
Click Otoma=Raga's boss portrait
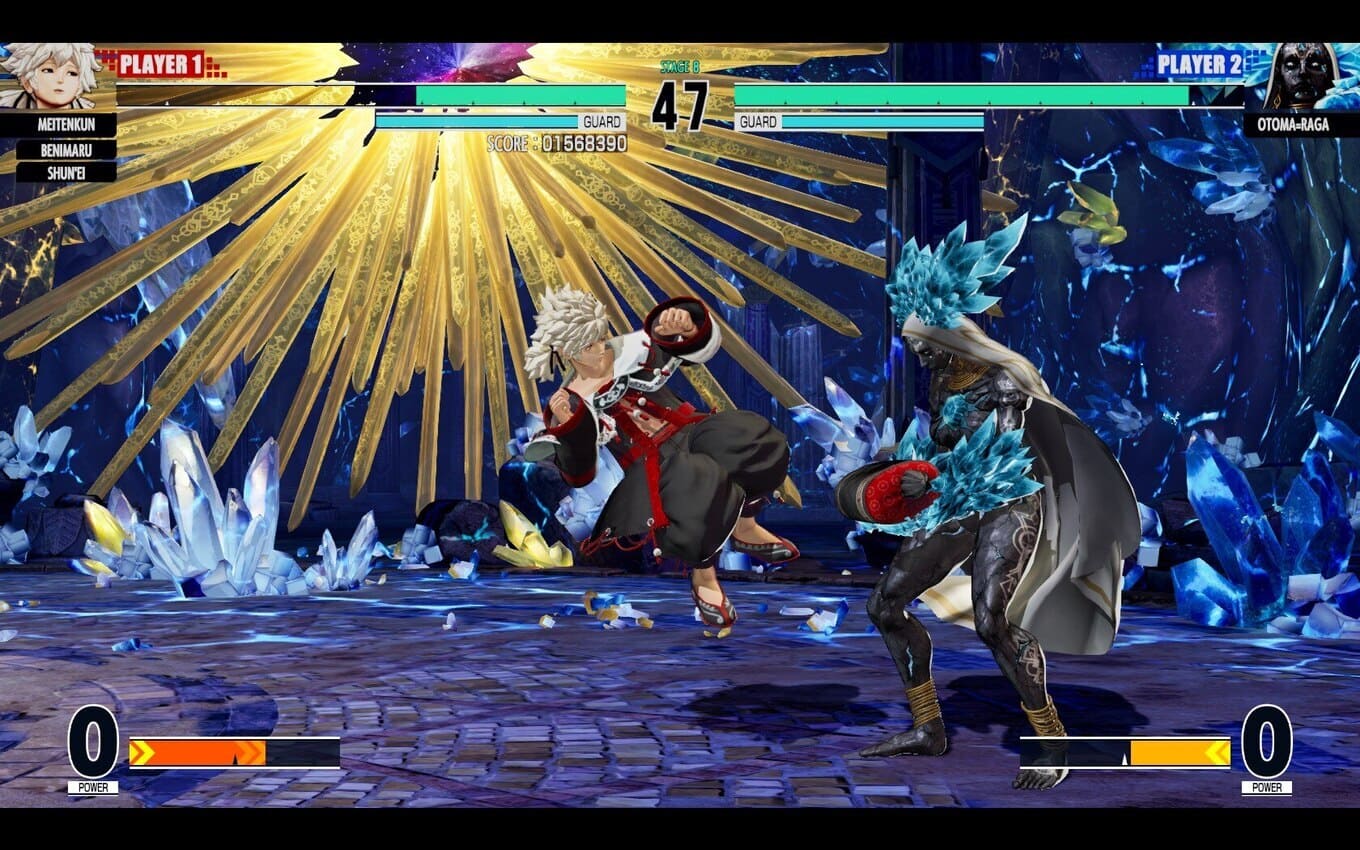1300,76
